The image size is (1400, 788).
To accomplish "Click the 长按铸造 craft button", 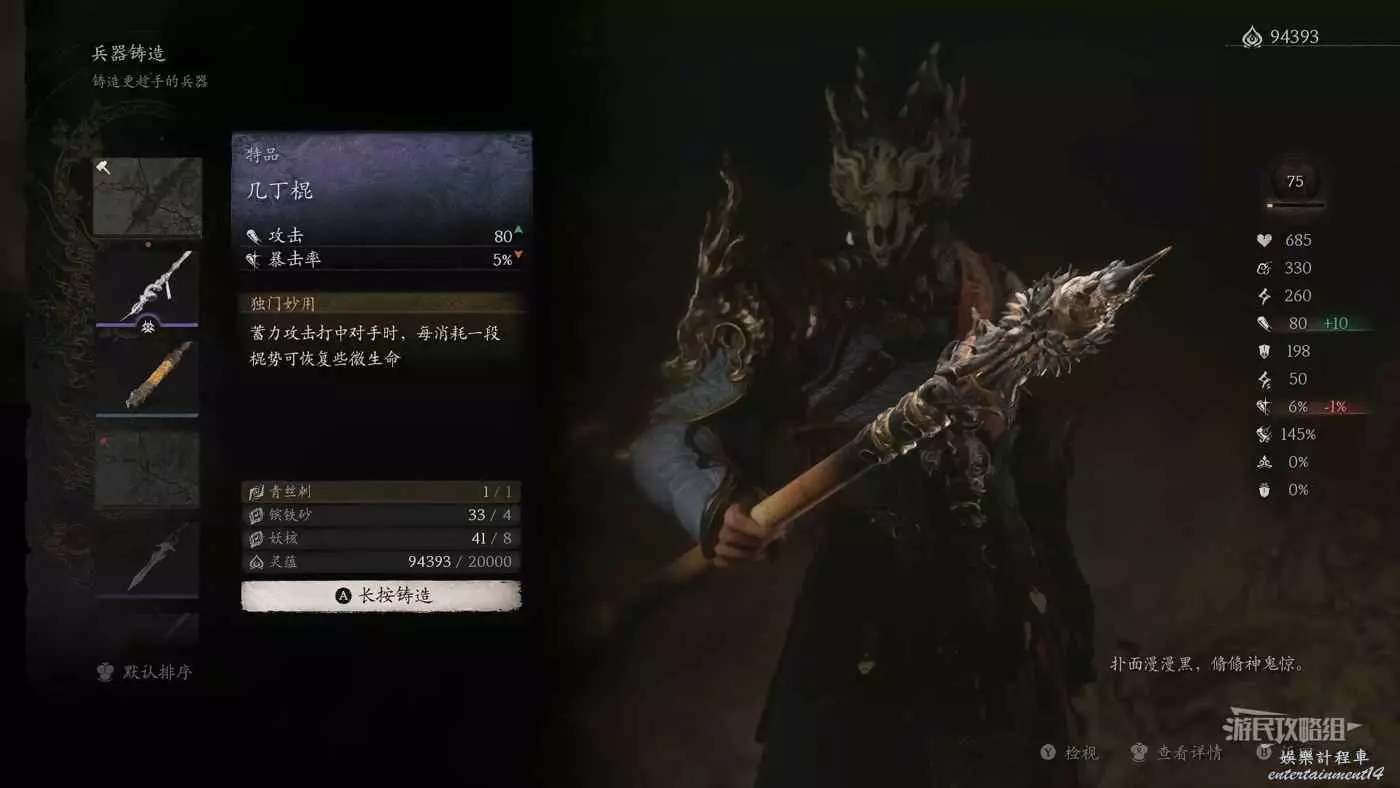I will 381,596.
